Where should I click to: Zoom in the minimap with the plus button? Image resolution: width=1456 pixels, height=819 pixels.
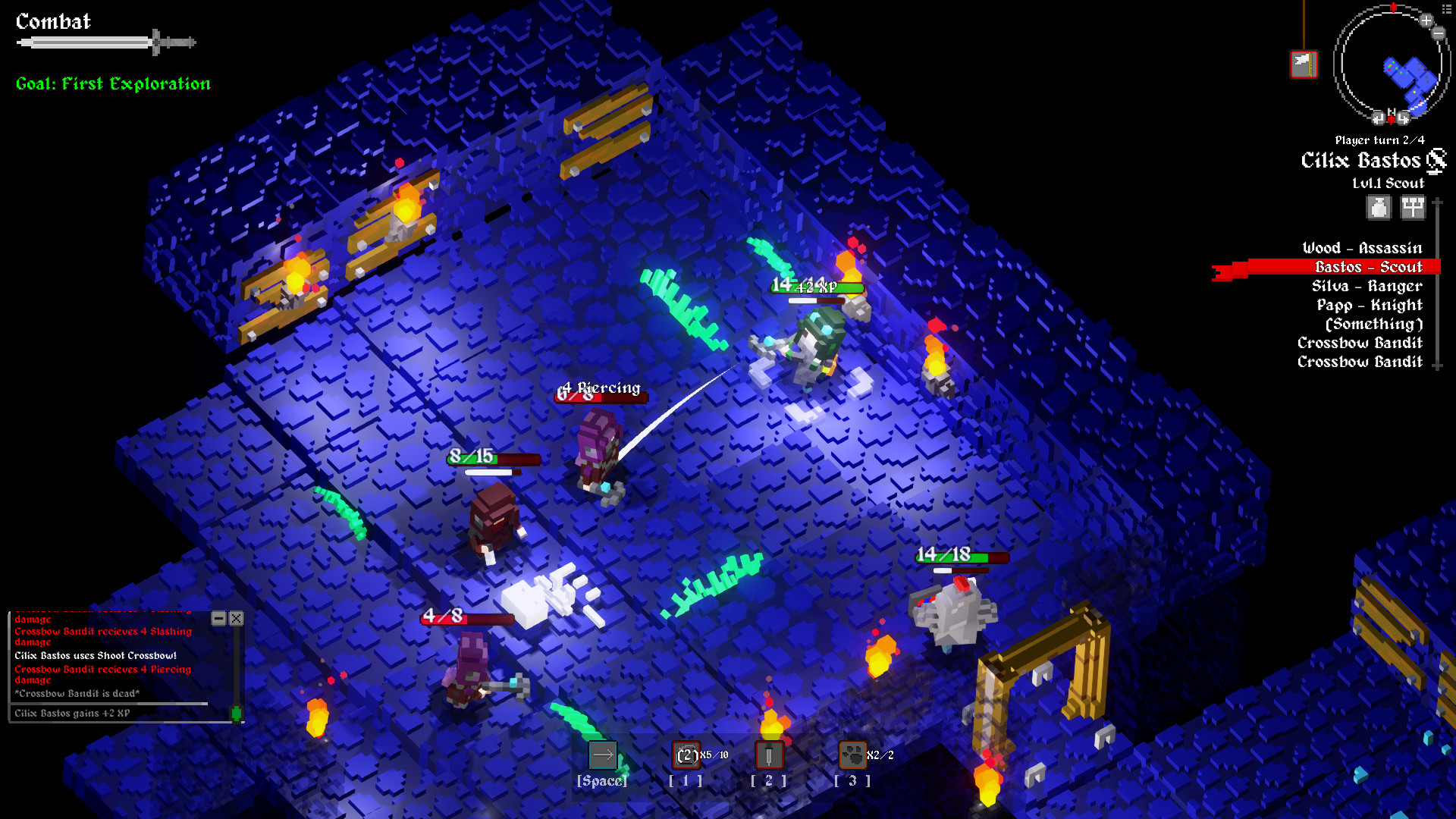[1426, 20]
